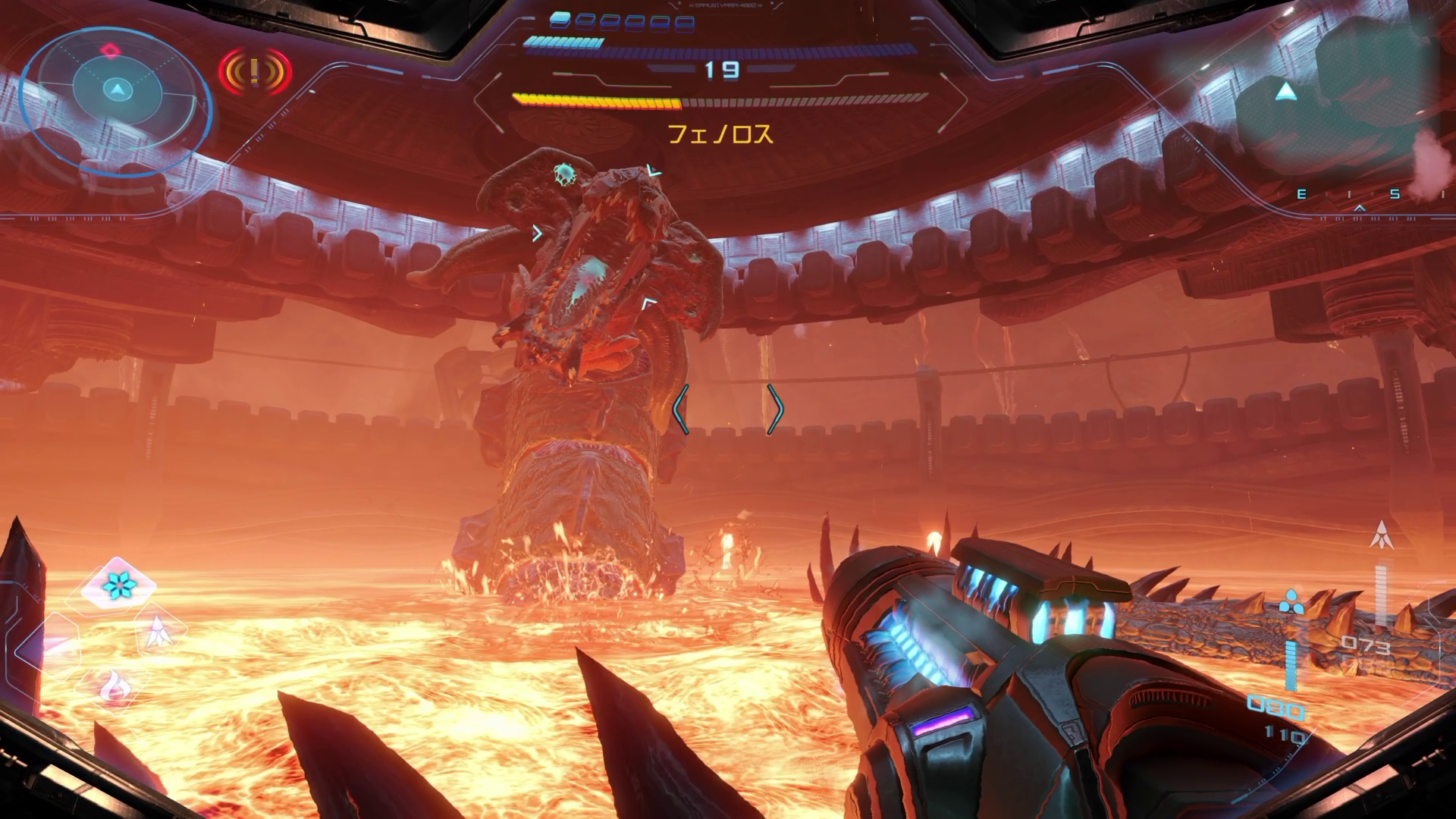
Task: Click the red exclamation warning indicator
Action: tap(255, 72)
